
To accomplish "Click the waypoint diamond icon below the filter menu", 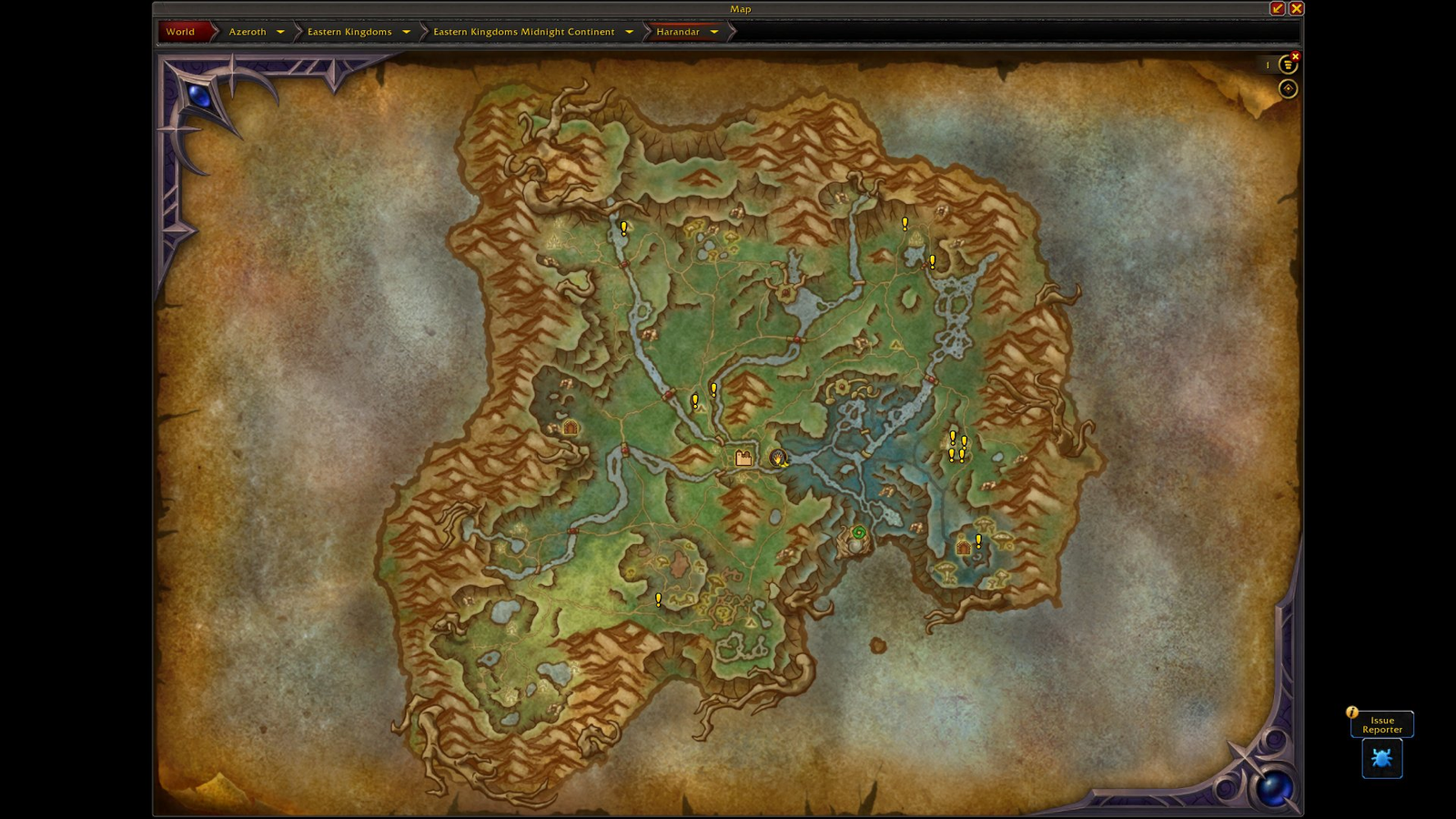I will (1287, 88).
